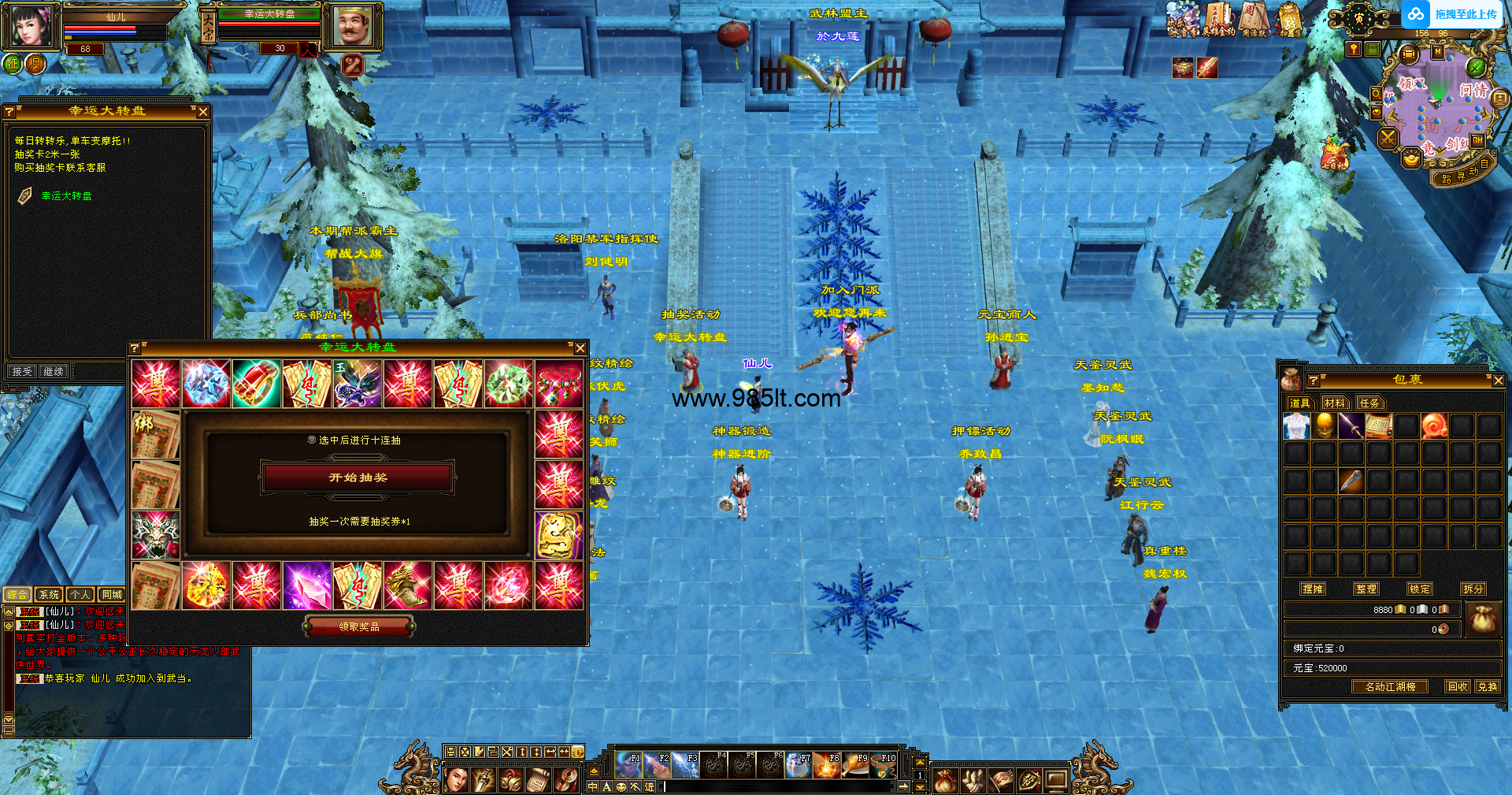Claim prizes with the 领取奖品 button
The image size is (1512, 795).
tap(359, 626)
